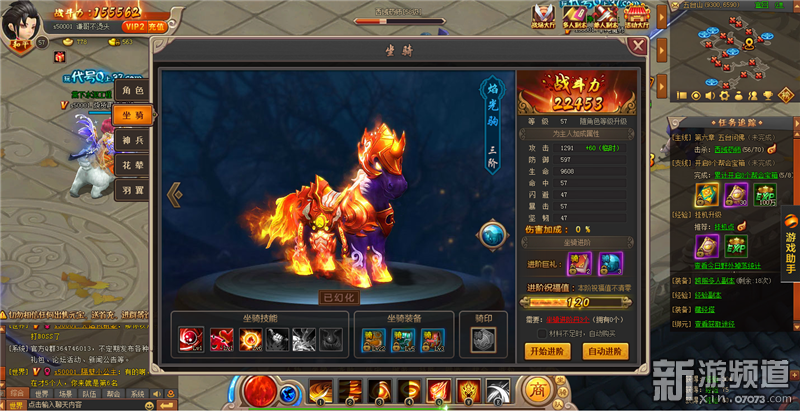Select the 骑印 mount seal slot
Screen dimensions: 800x411
[x=481, y=340]
